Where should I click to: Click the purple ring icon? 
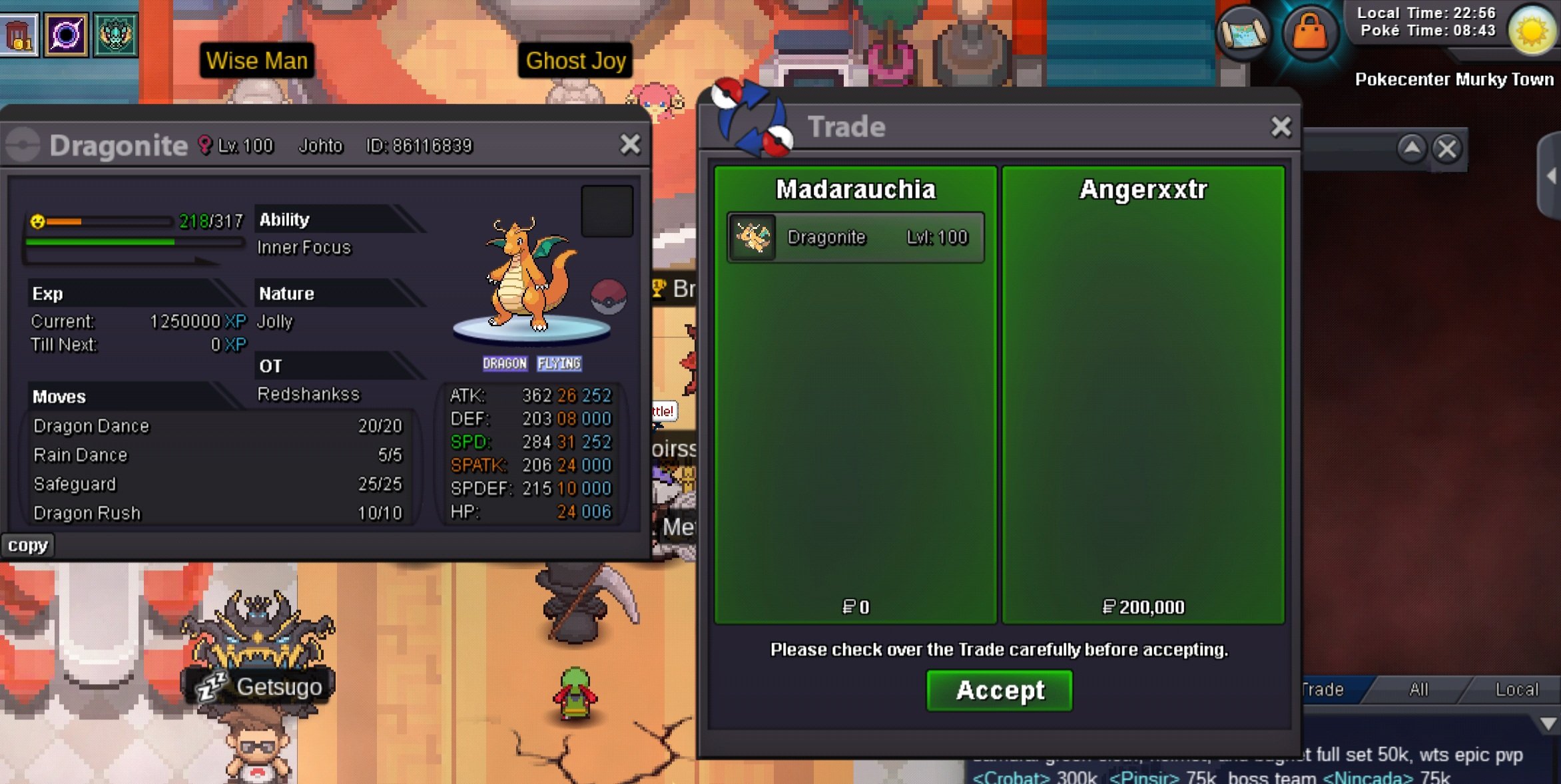coord(66,35)
